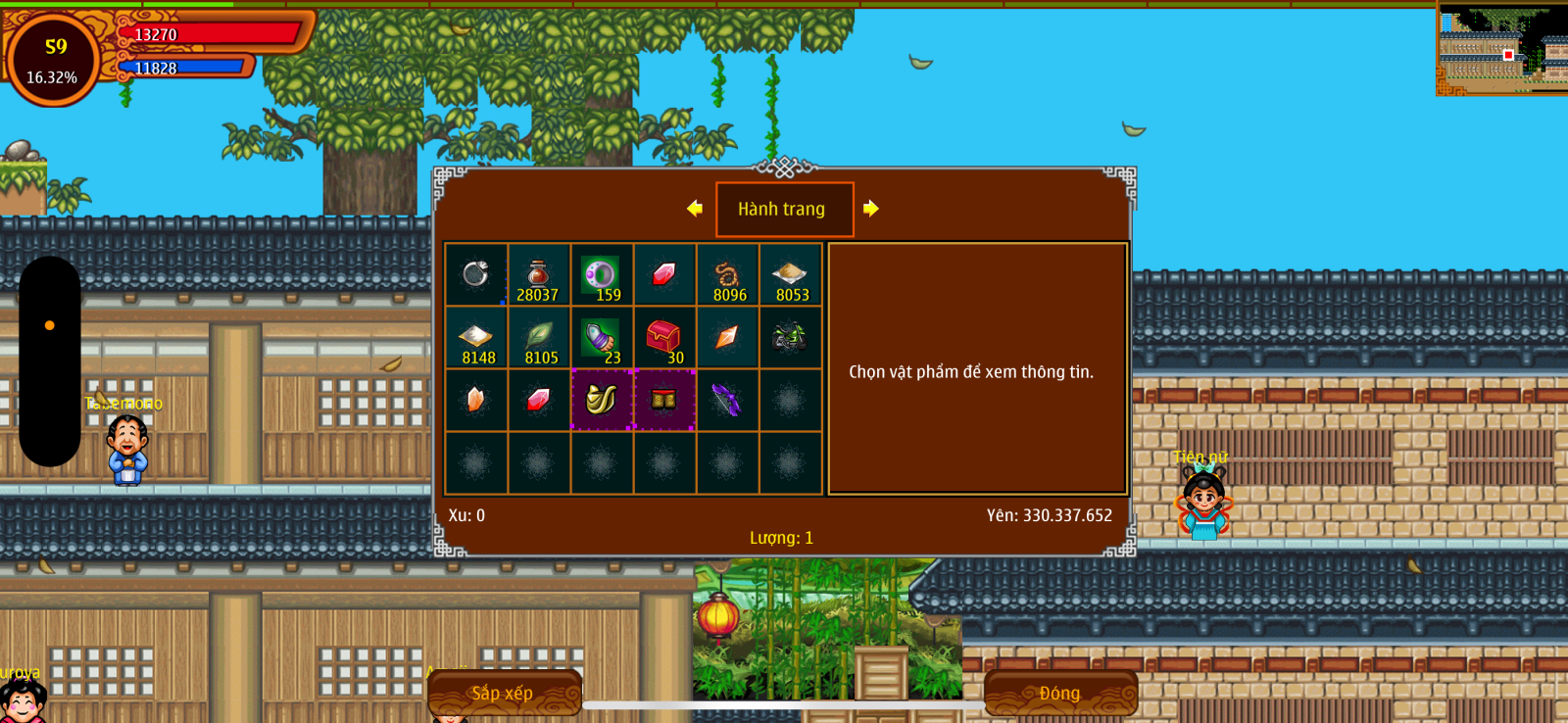Close the inventory with Đóng

click(1059, 693)
